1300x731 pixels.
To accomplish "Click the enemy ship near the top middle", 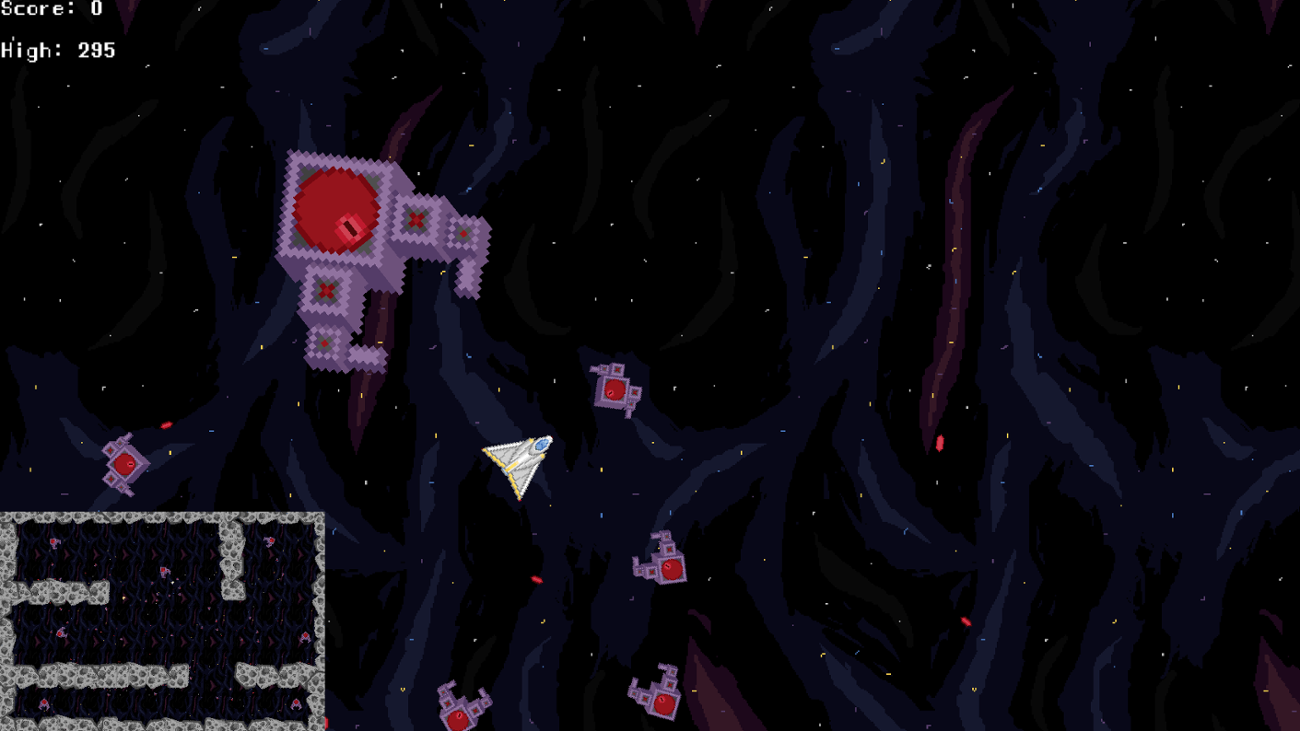I will point(614,388).
